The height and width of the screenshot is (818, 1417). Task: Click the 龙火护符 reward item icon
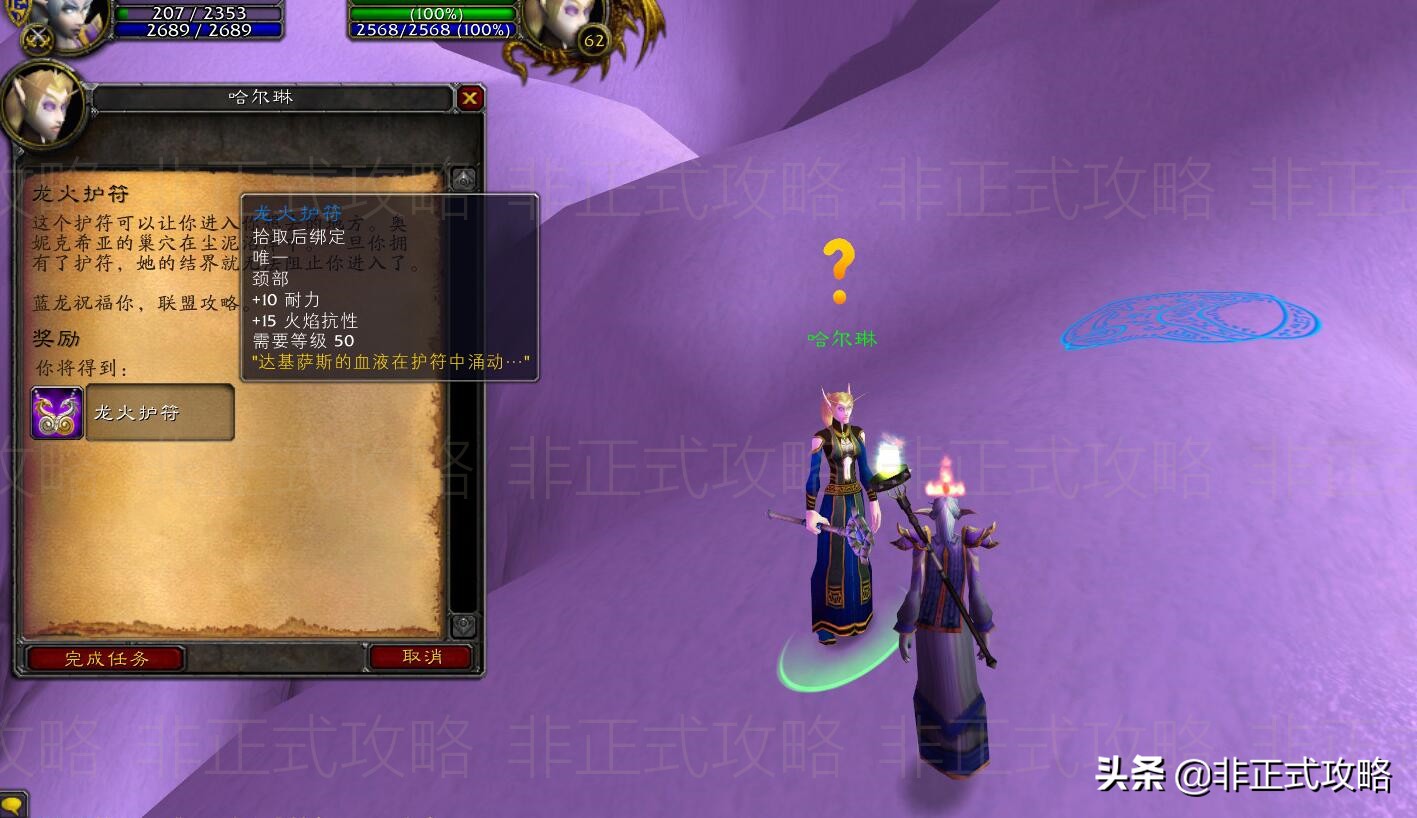click(56, 411)
